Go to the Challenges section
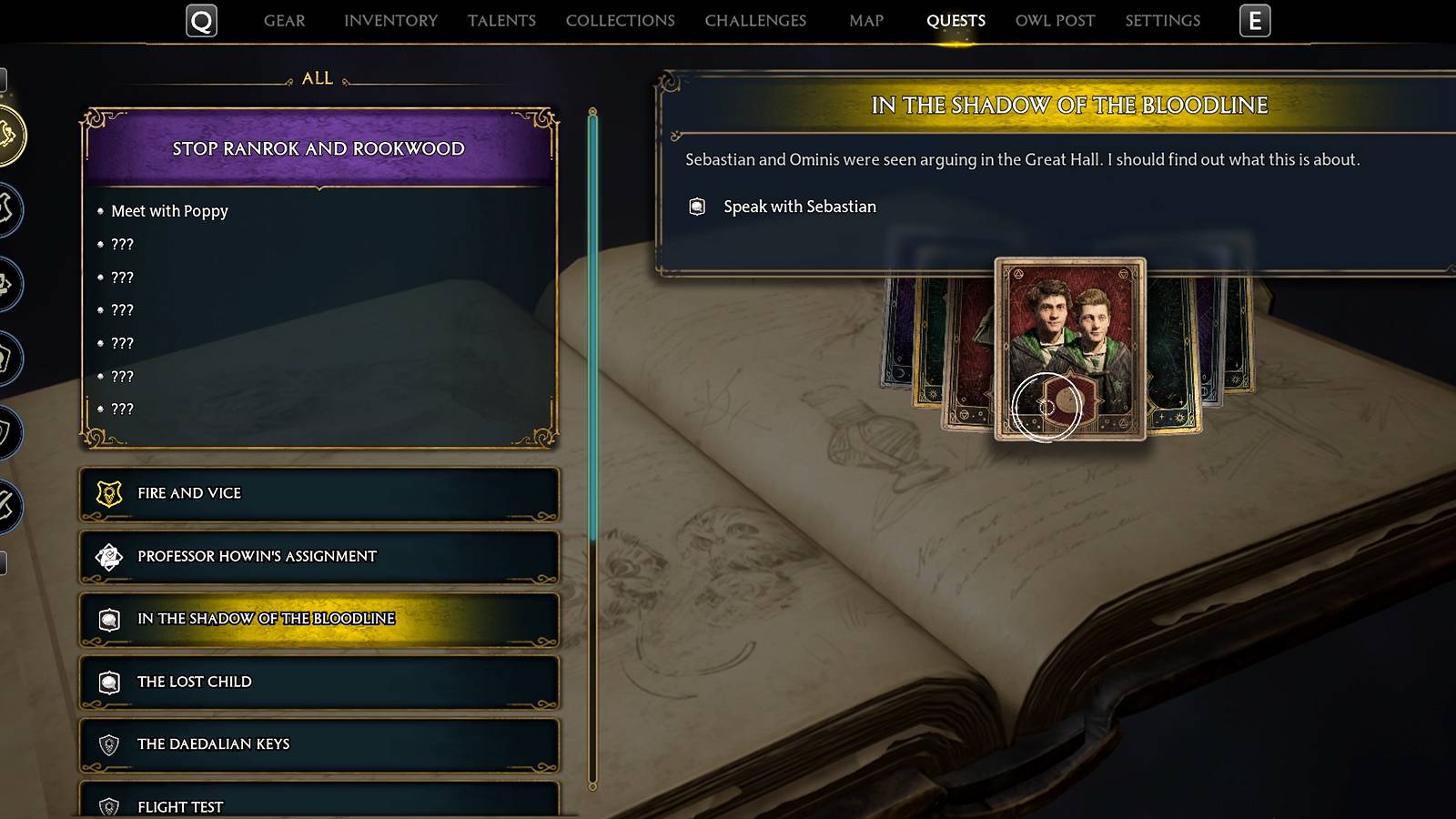Image resolution: width=1456 pixels, height=819 pixels. pyautogui.click(x=755, y=20)
